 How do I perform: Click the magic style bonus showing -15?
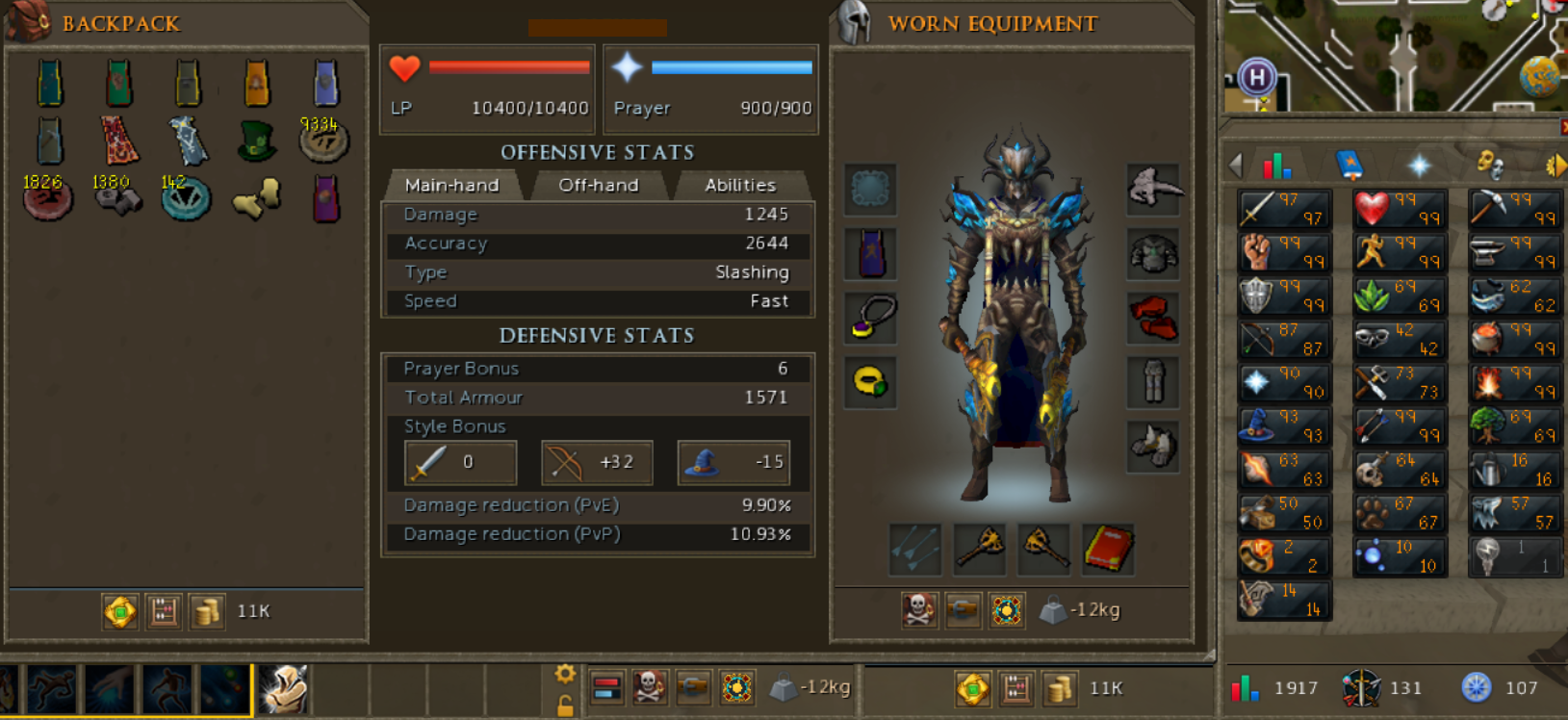(733, 463)
